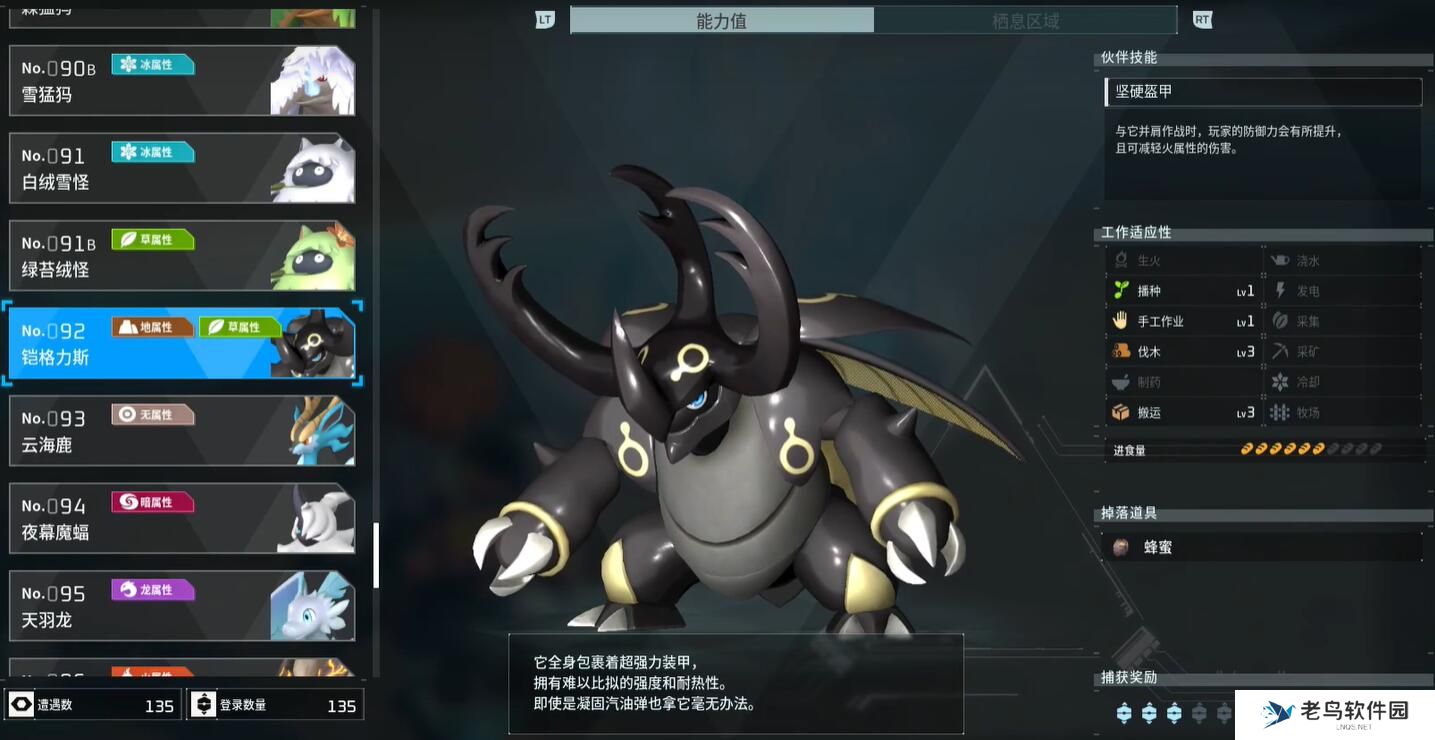
Task: Click the Paldeck list scrollbar thumb
Action: (376, 555)
